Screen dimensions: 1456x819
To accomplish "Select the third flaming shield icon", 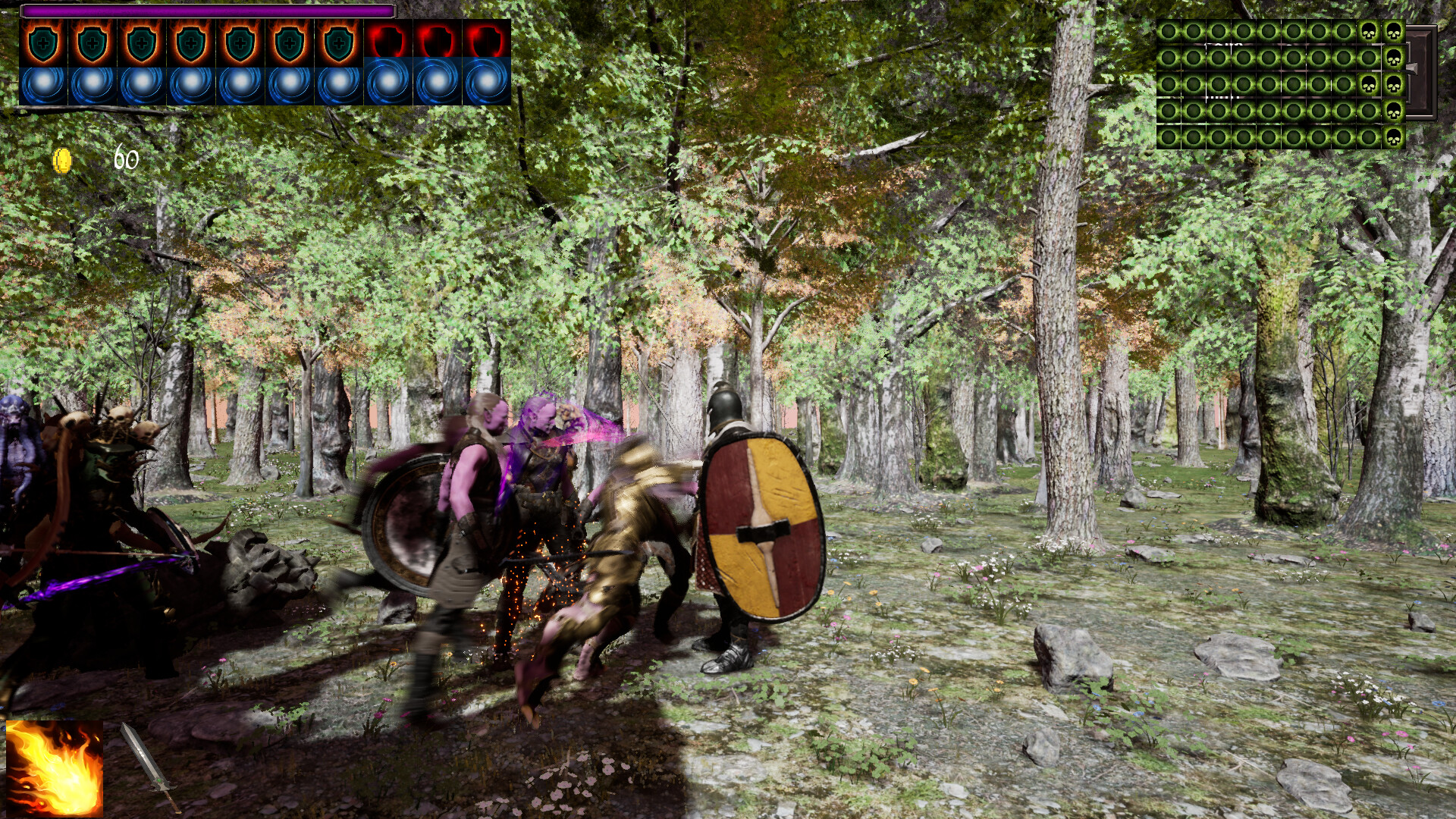I will point(143,42).
